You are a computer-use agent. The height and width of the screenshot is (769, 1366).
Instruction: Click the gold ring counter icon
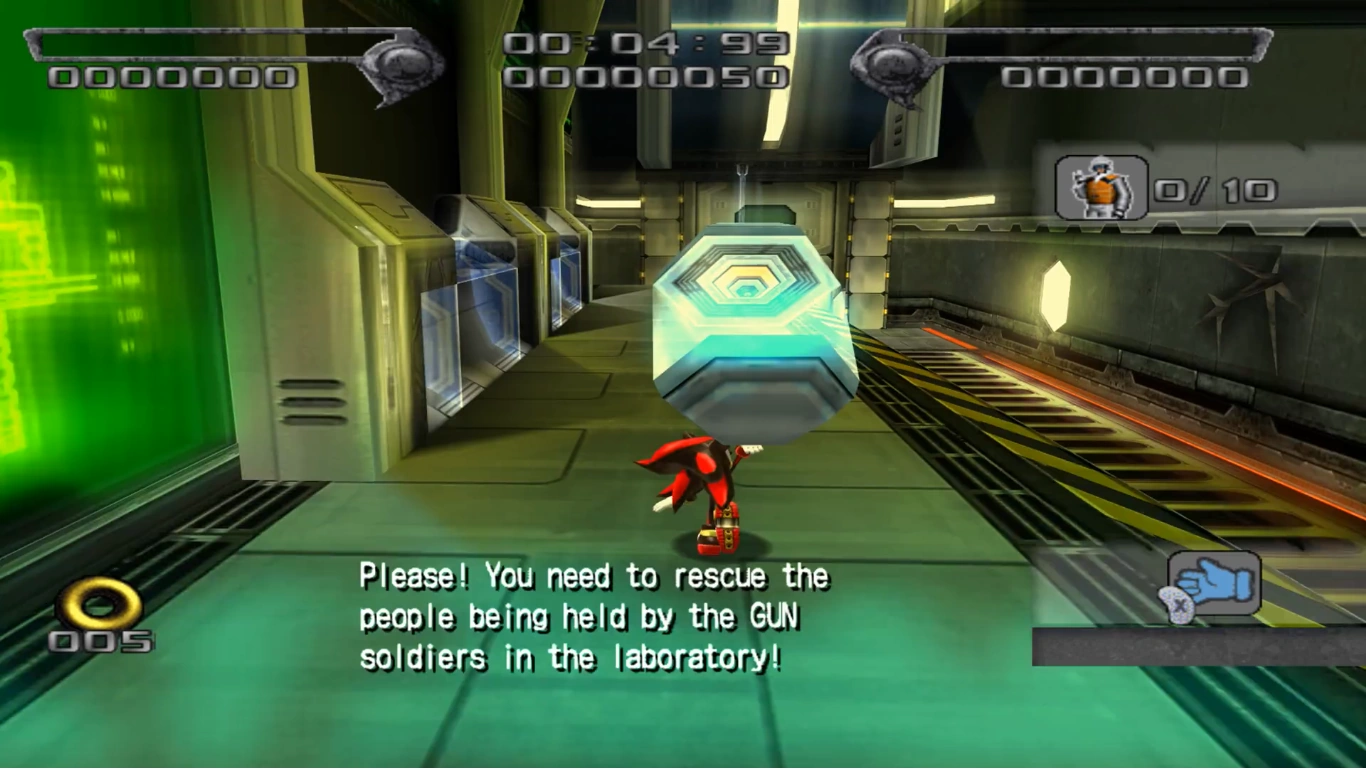(x=98, y=602)
